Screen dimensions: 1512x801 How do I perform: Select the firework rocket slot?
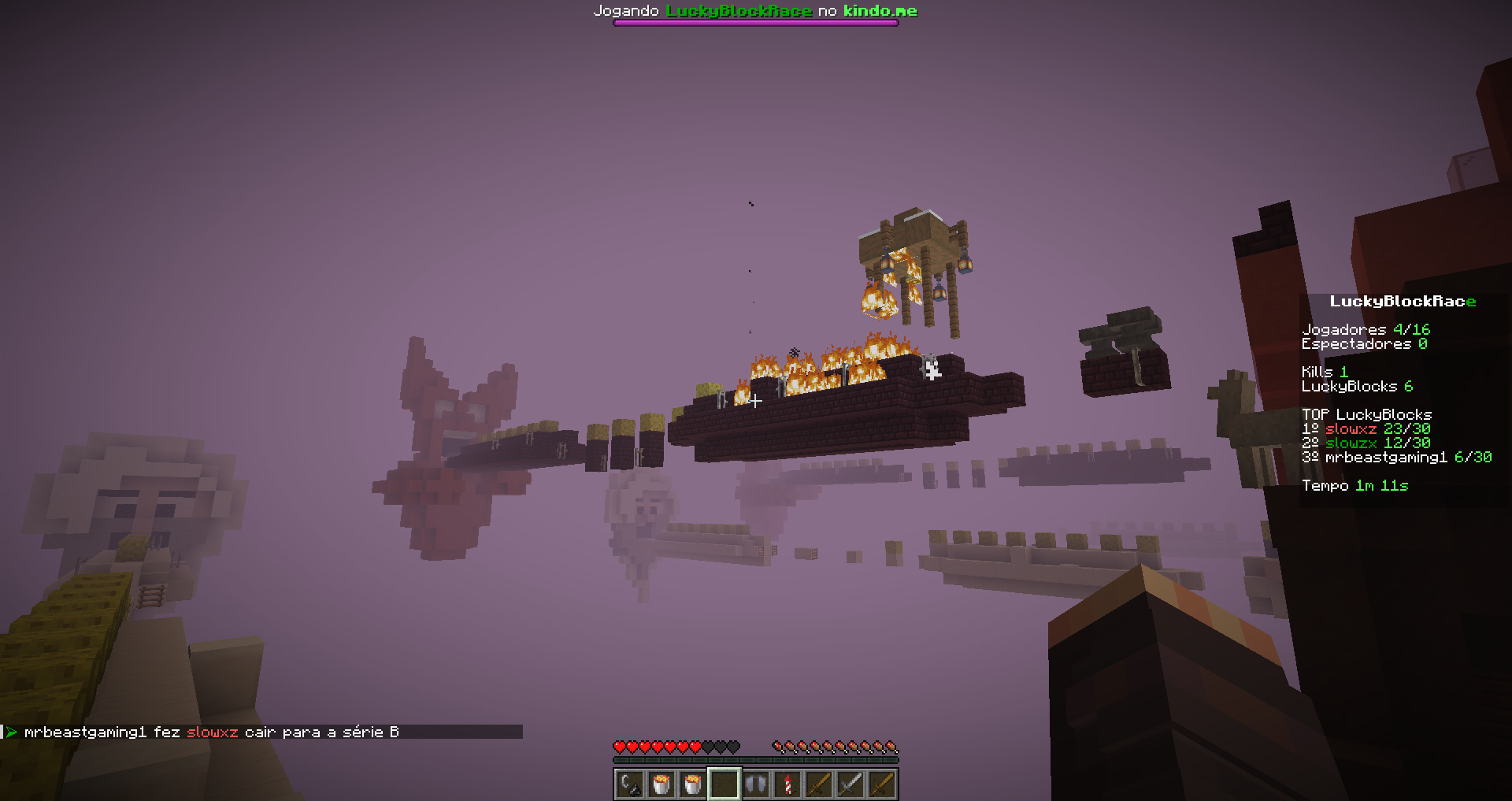tap(787, 784)
